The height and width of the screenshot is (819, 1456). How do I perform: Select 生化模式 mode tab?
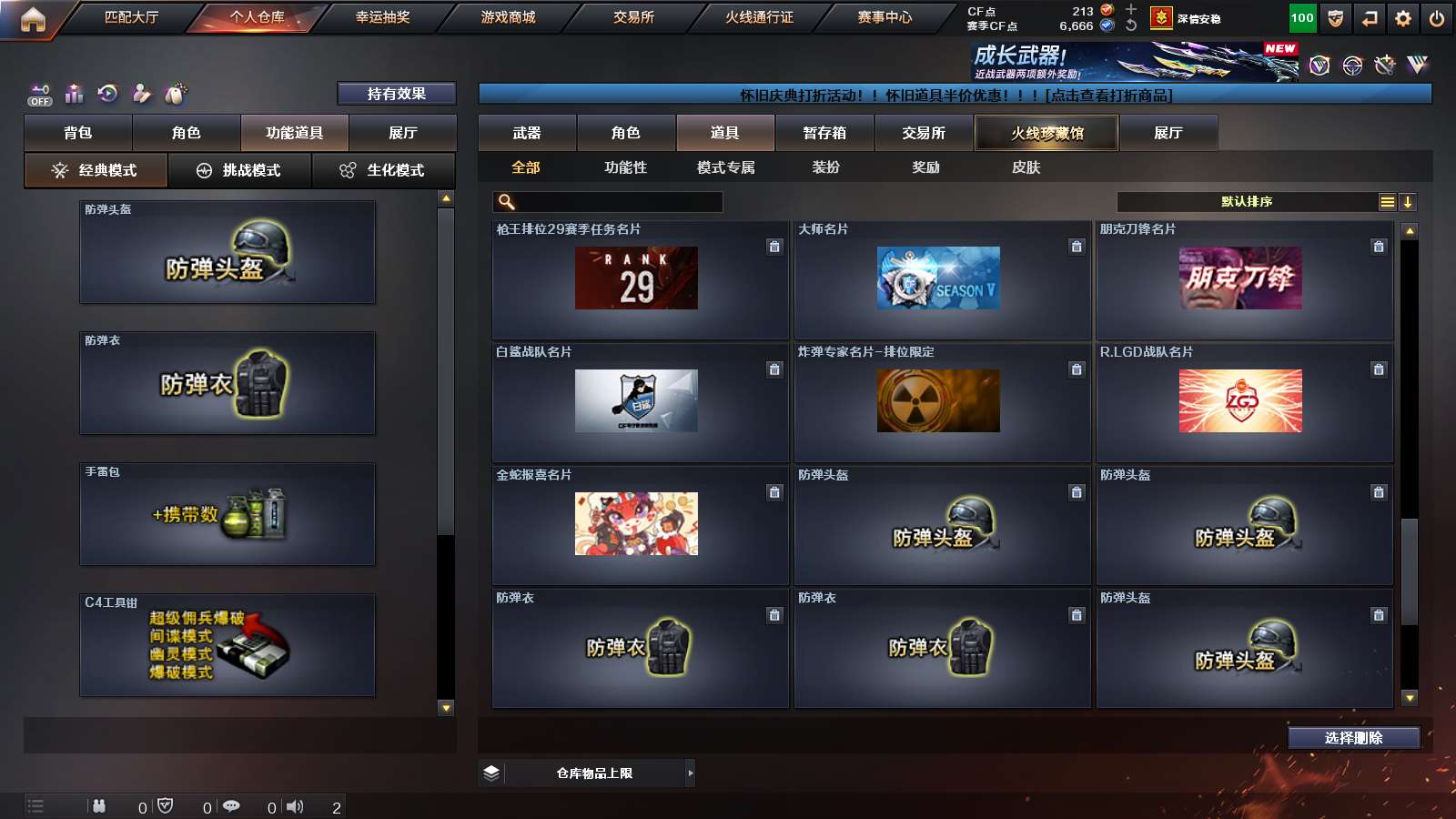pyautogui.click(x=383, y=170)
